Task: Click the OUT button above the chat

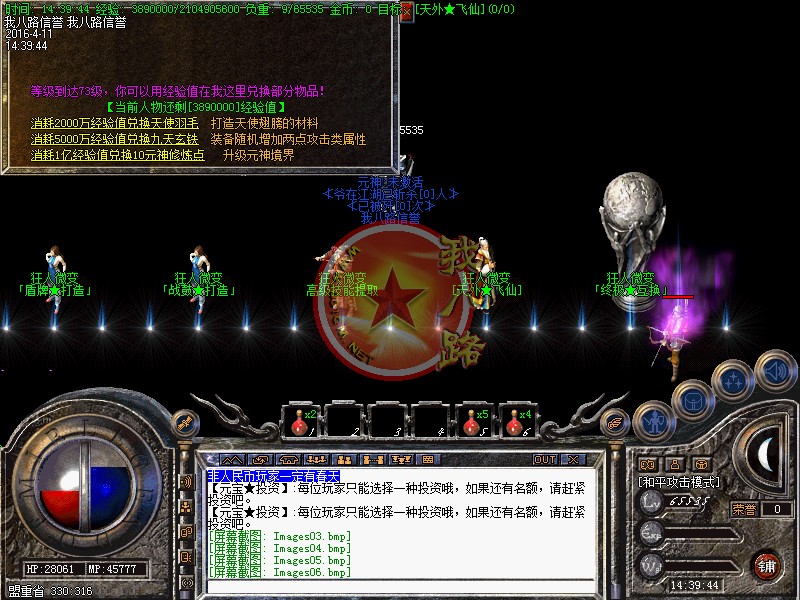Action: point(544,459)
